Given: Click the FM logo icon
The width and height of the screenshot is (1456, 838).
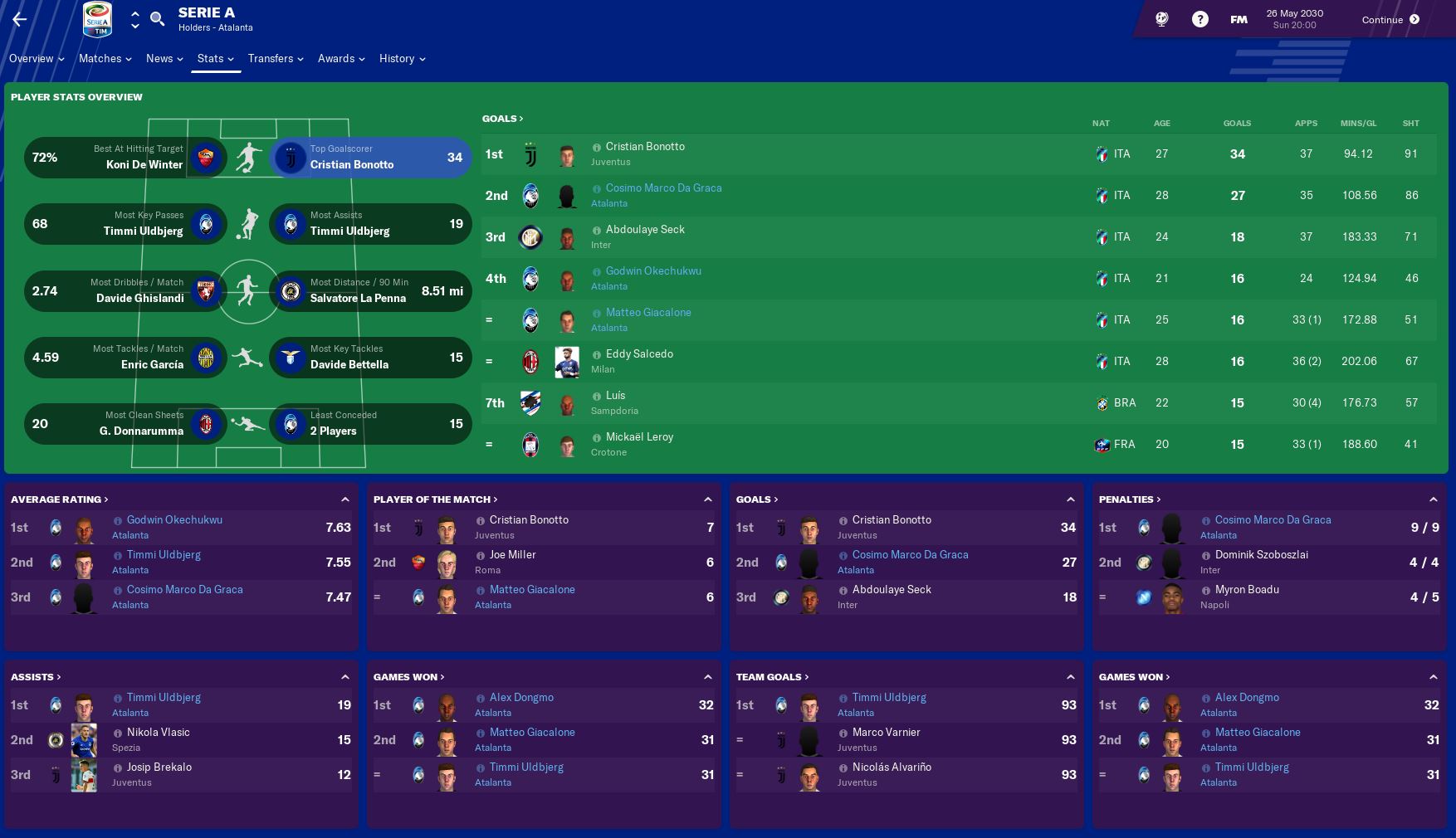Looking at the screenshot, I should (1238, 18).
